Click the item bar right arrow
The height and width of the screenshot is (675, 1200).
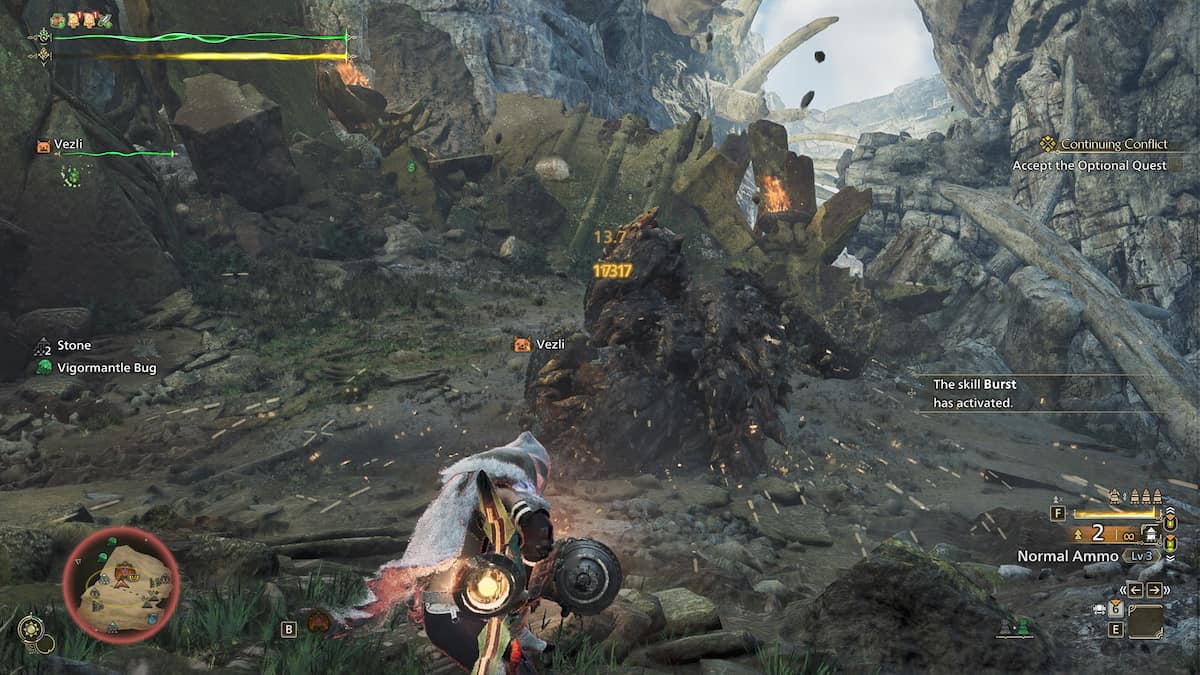pyautogui.click(x=1154, y=590)
